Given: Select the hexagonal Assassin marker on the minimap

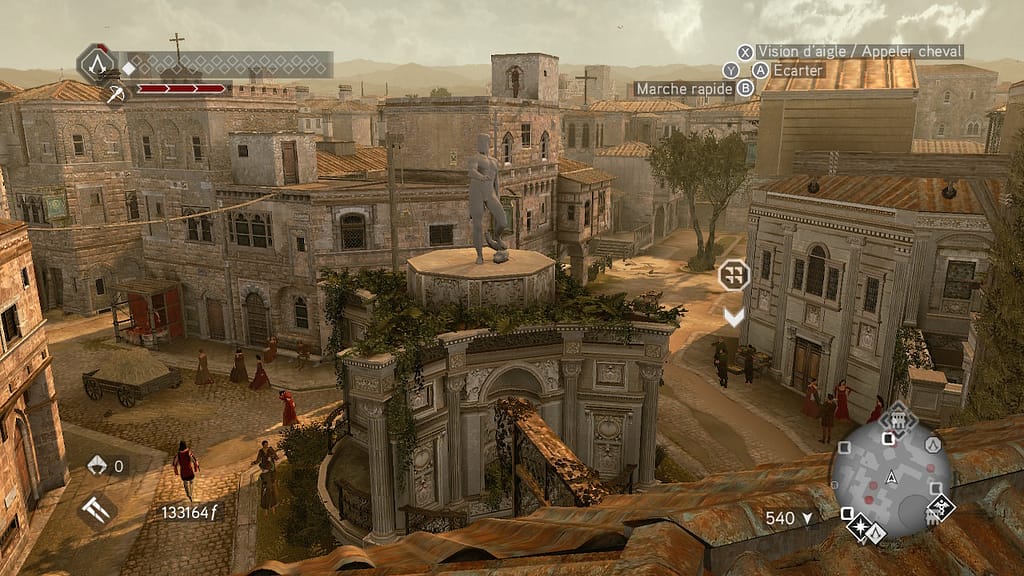Looking at the screenshot, I should pos(933,445).
